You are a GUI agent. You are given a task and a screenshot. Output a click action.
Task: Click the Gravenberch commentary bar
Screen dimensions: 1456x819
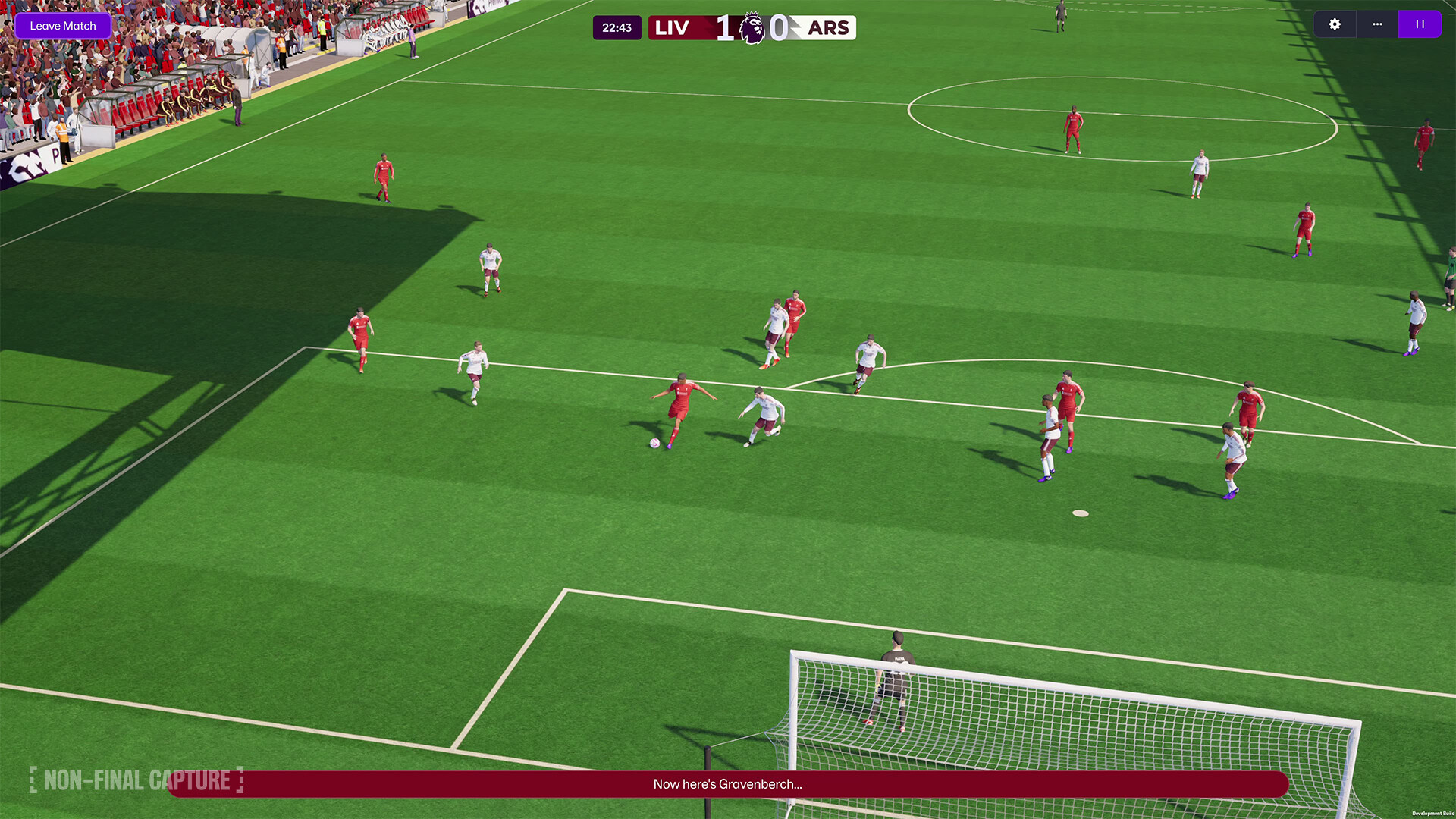(727, 785)
